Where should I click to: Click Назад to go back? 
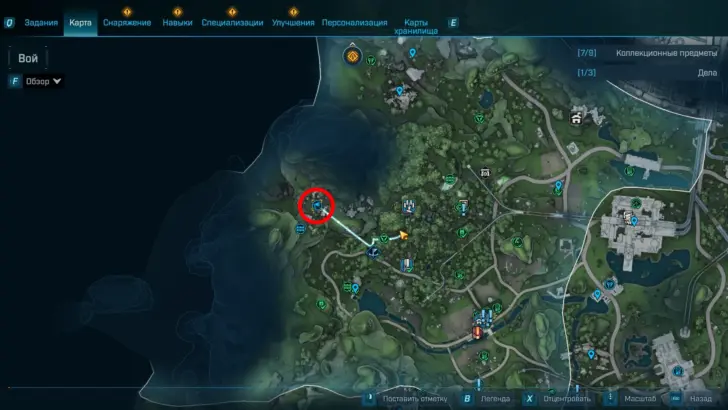coord(693,397)
